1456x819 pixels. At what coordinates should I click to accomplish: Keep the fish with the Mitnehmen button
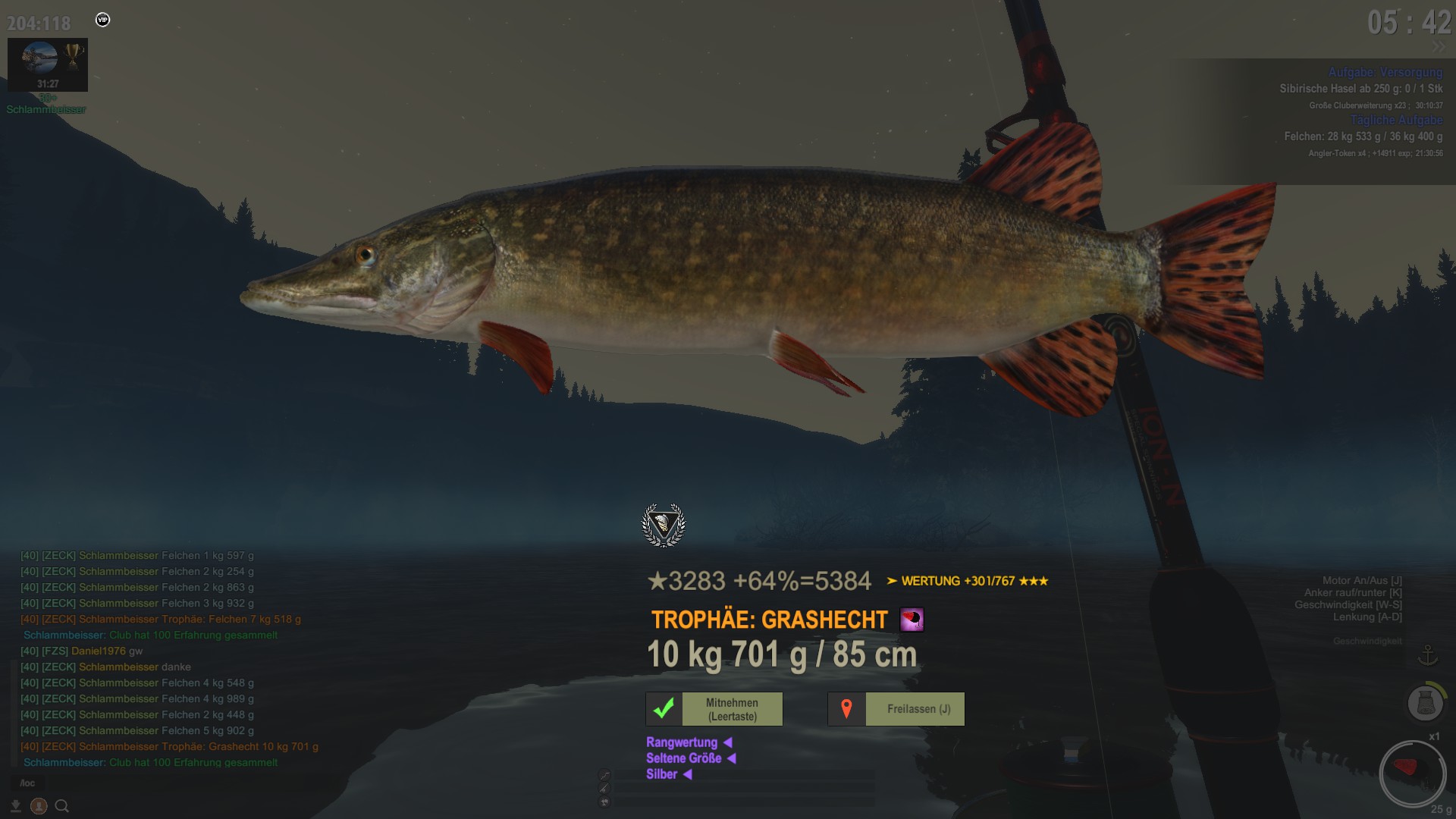(x=714, y=709)
